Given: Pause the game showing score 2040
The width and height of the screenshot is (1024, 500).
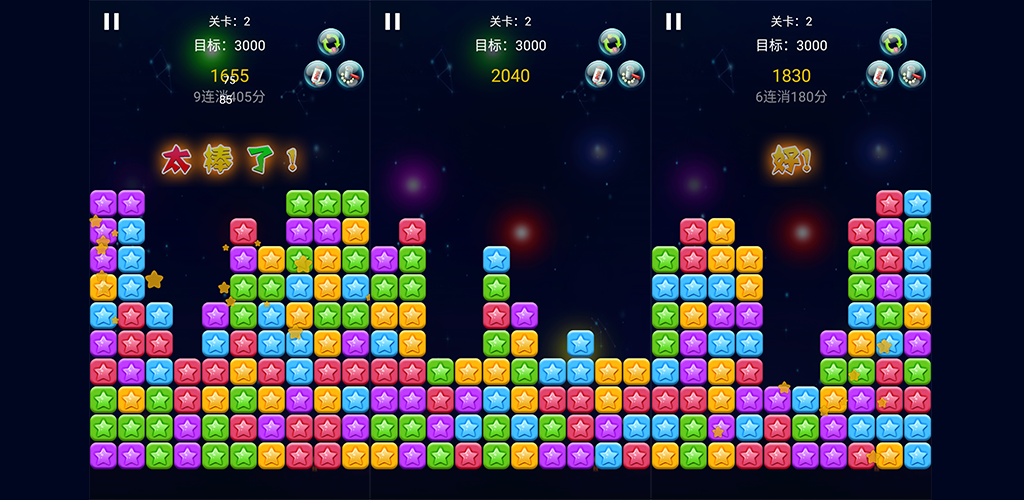Looking at the screenshot, I should coord(392,22).
